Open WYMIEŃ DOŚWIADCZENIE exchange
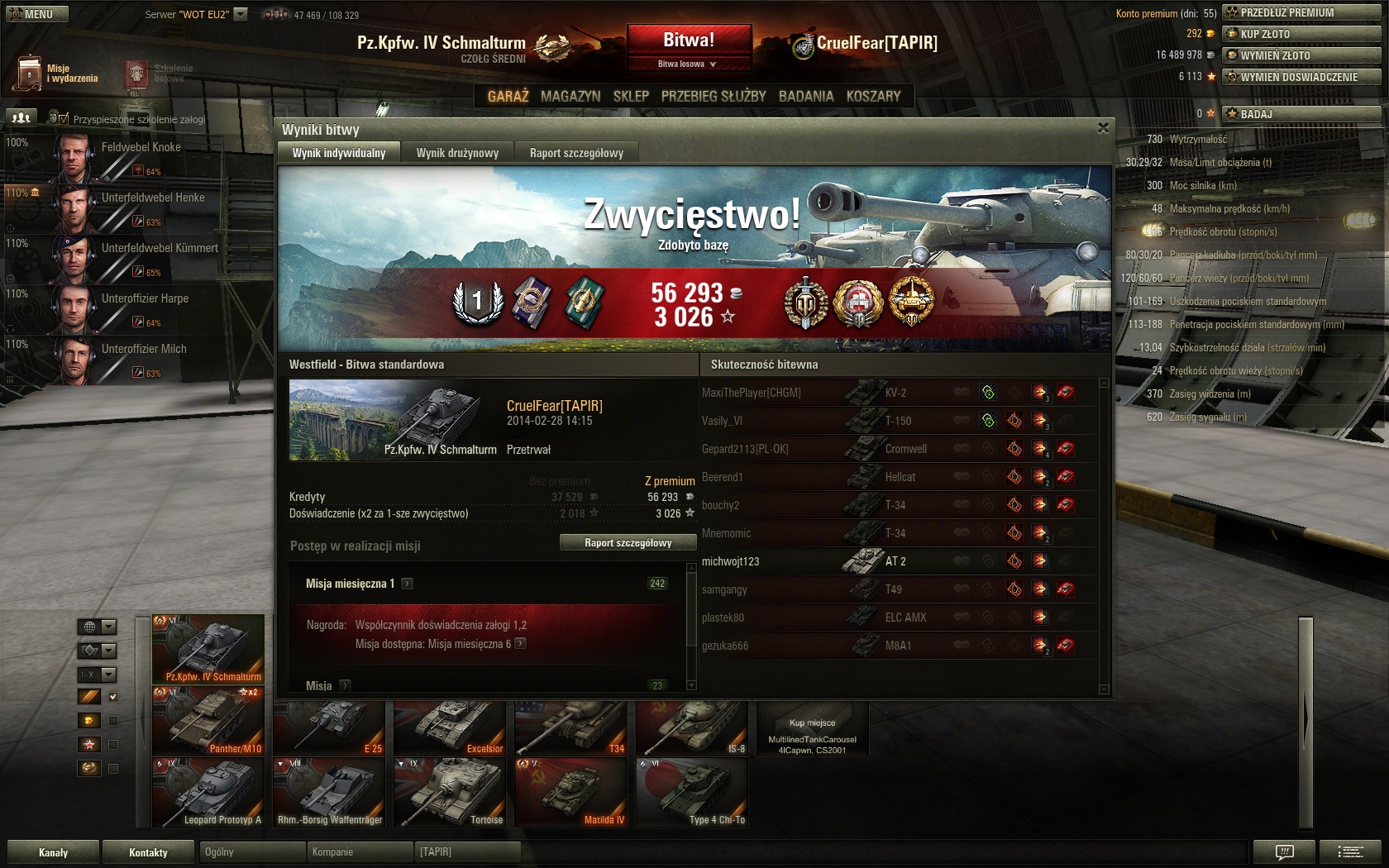 click(1301, 77)
